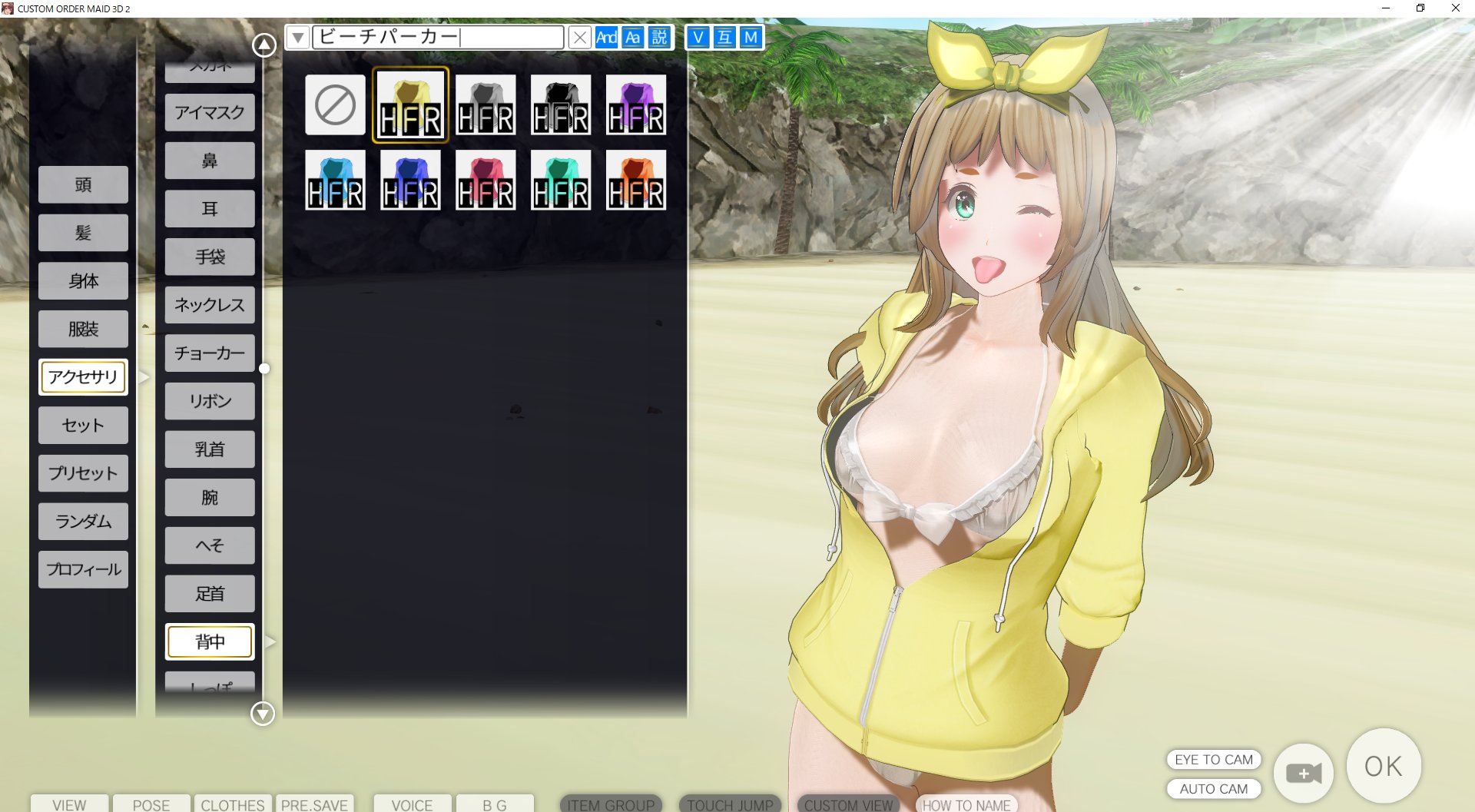Click the 互 compatibility filter icon
This screenshot has width=1475, height=812.
click(723, 37)
